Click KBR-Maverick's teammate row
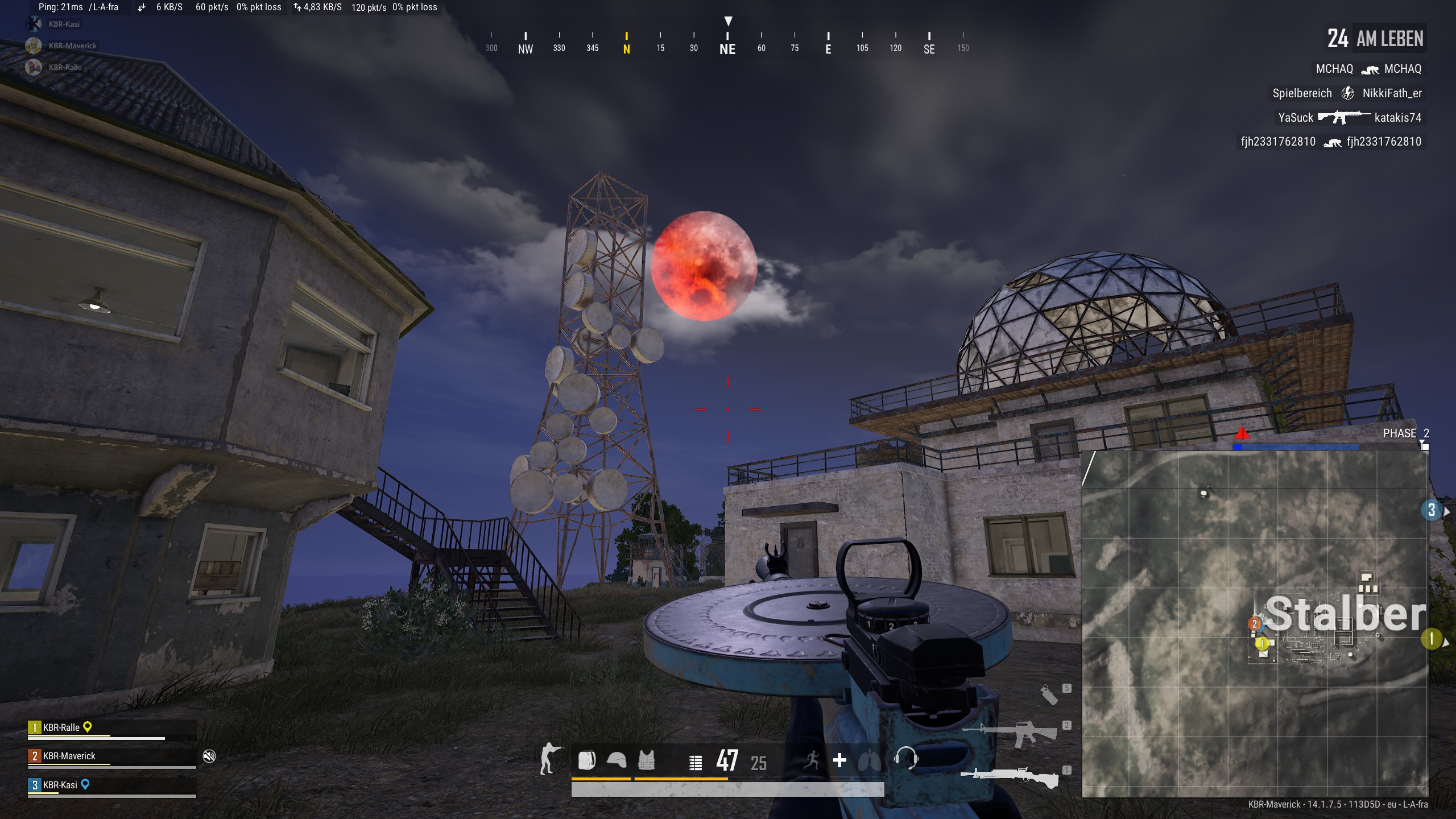 click(112, 757)
